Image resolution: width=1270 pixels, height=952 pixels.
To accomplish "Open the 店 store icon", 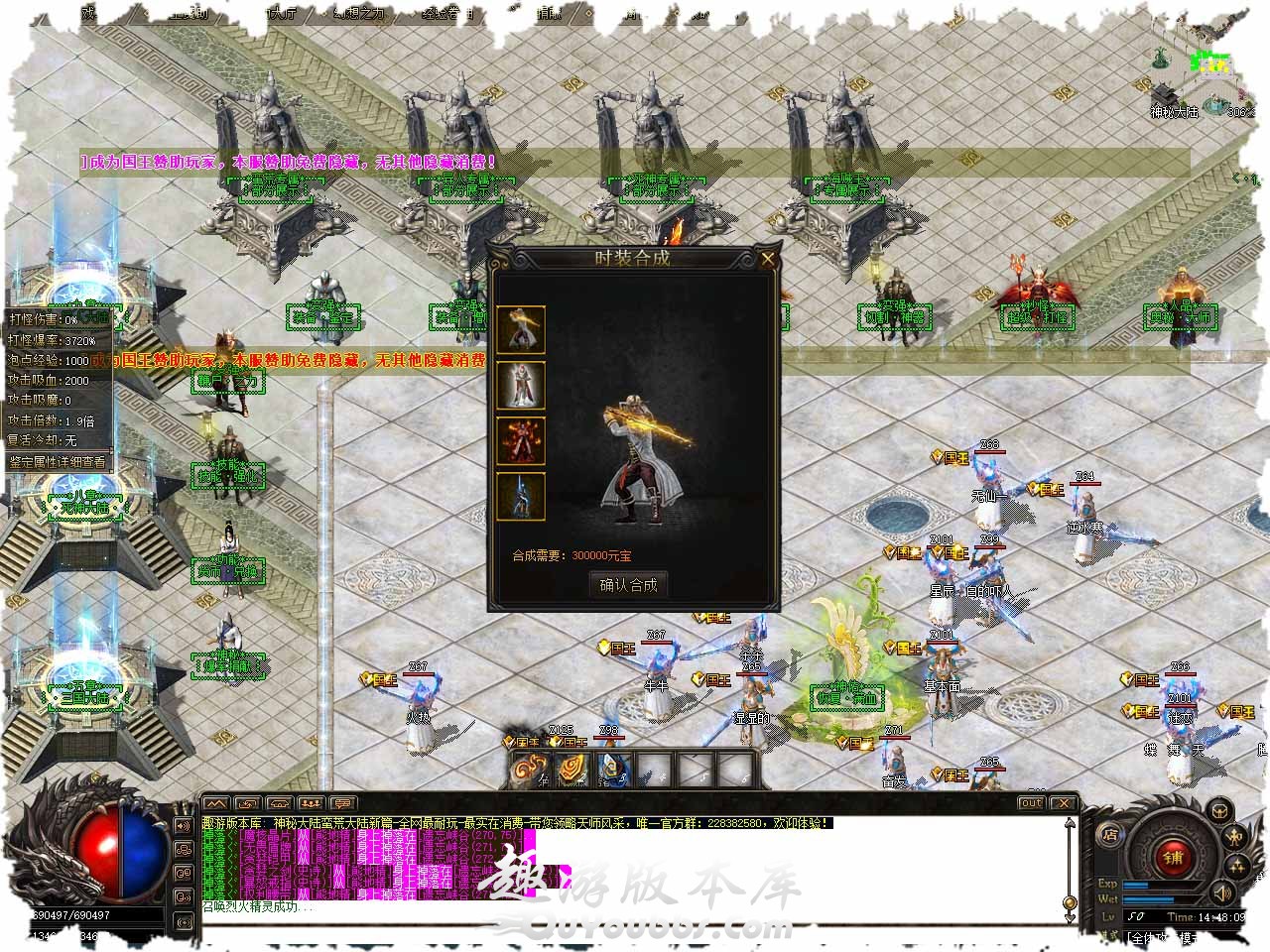I will 1110,836.
